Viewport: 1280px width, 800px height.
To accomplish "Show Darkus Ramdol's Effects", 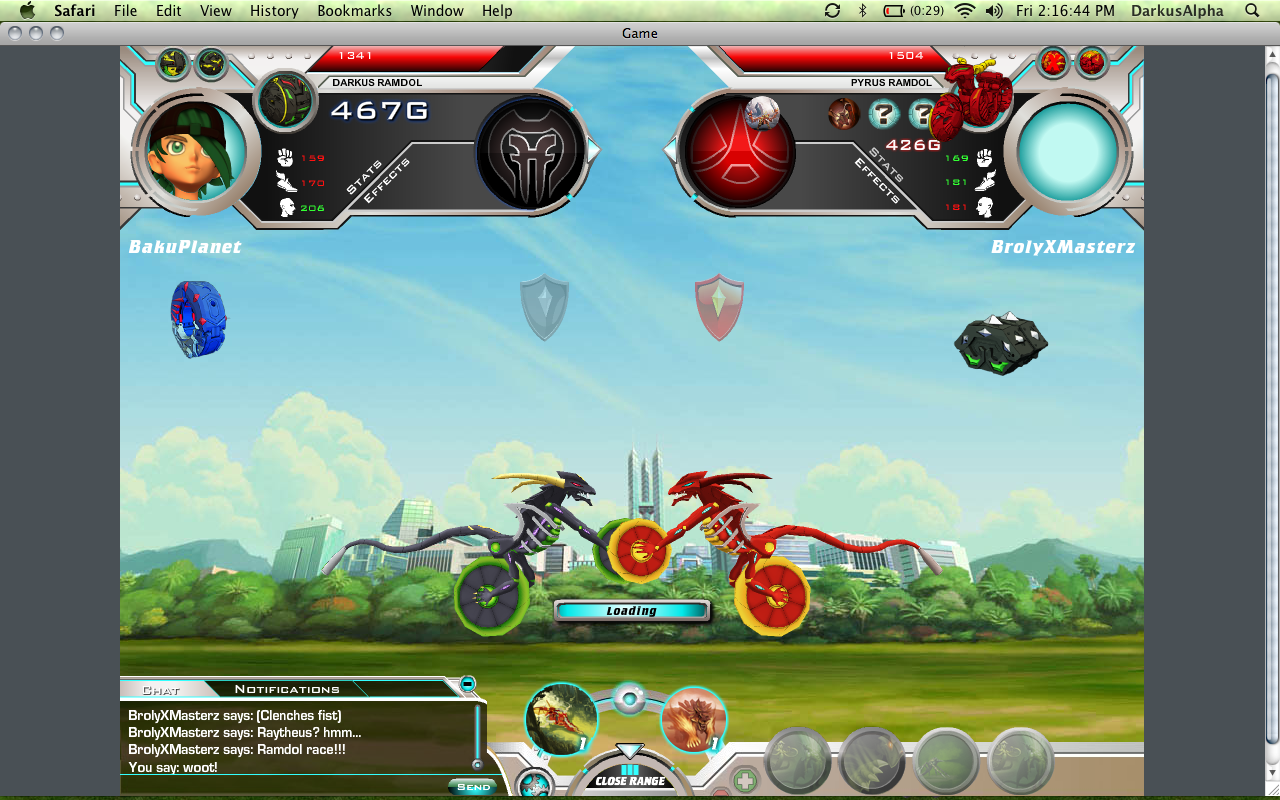I will (386, 182).
